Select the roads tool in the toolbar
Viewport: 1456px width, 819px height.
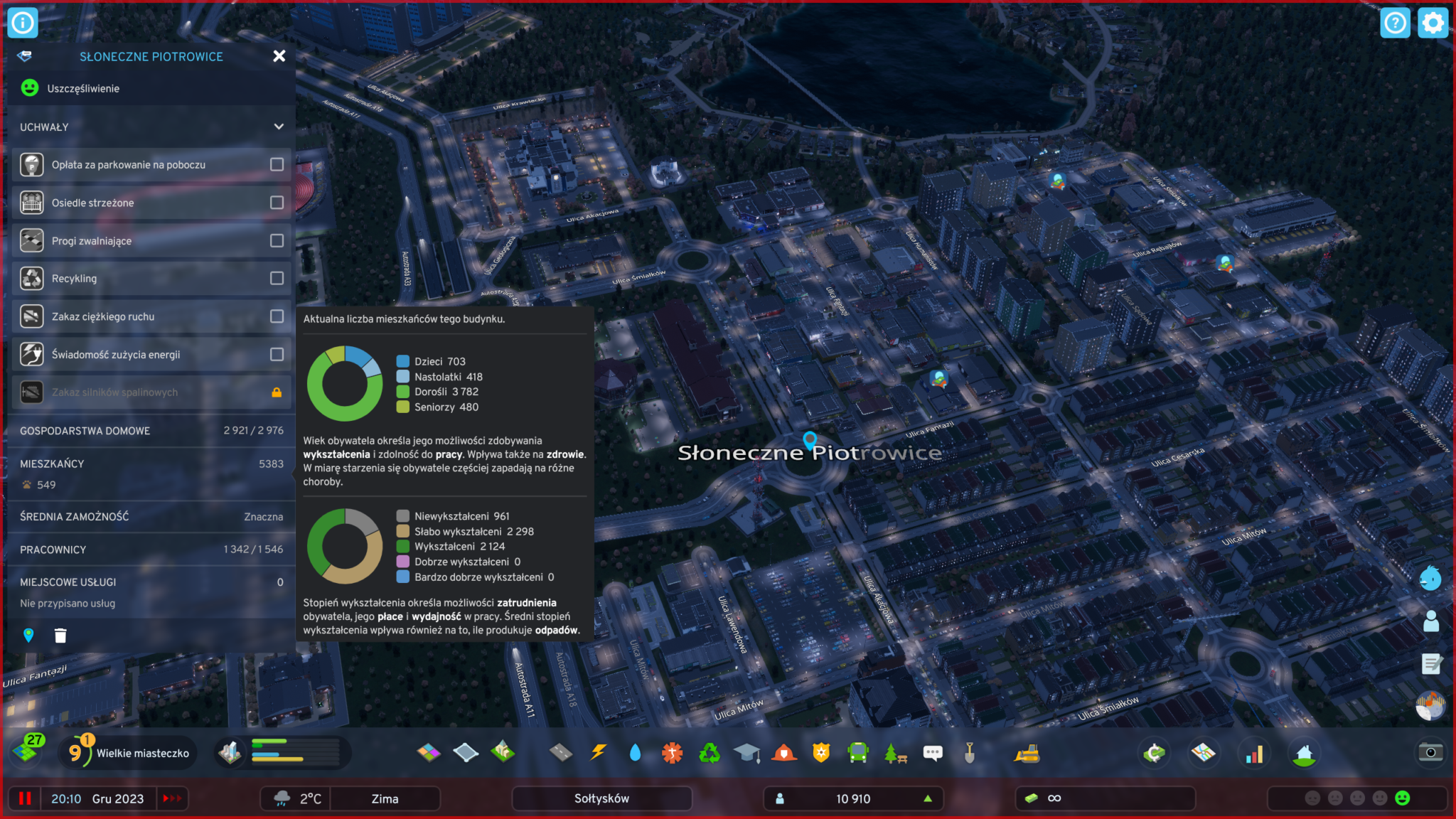pyautogui.click(x=561, y=753)
